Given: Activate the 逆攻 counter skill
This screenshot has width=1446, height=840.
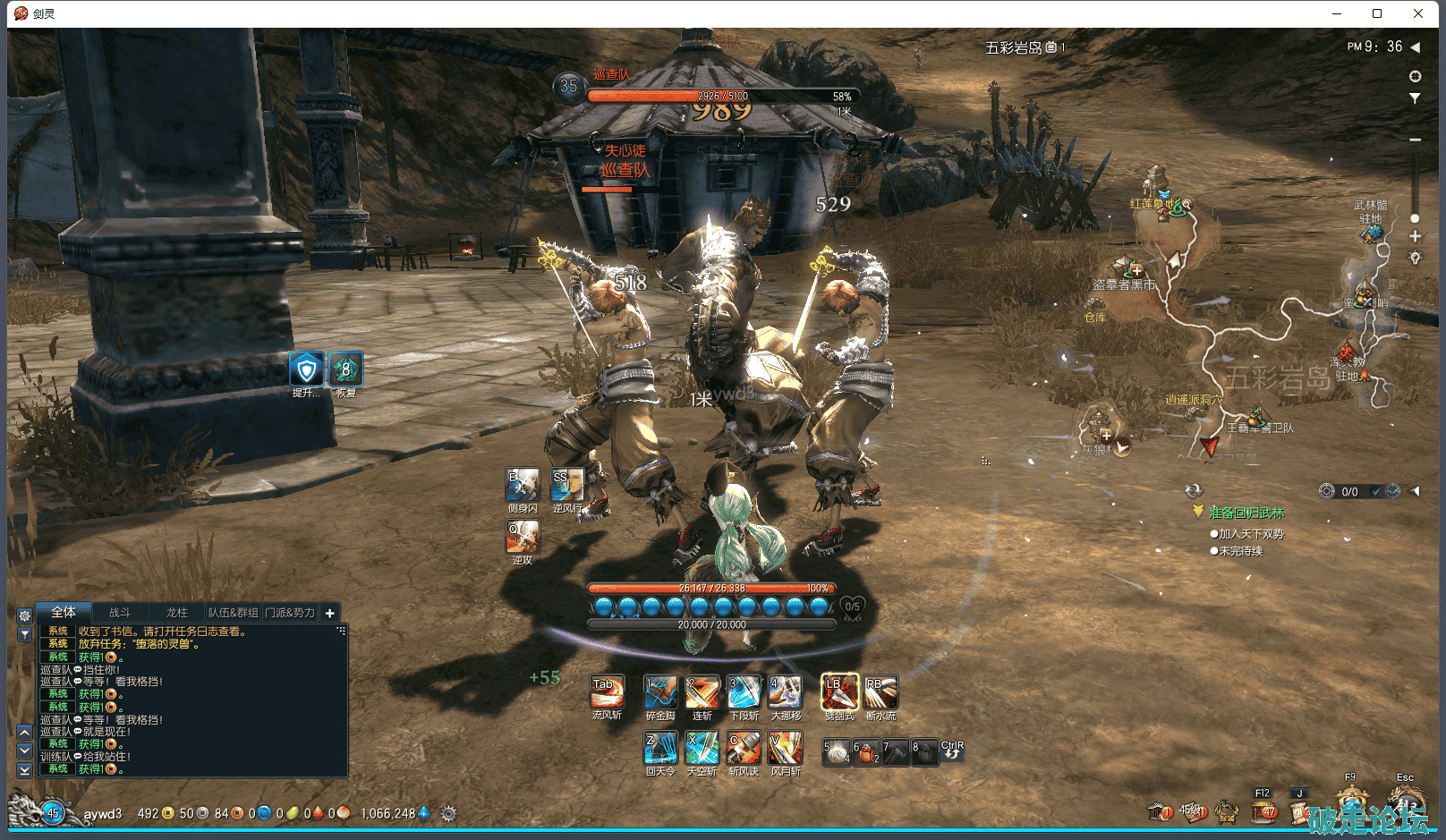Looking at the screenshot, I should pyautogui.click(x=523, y=537).
